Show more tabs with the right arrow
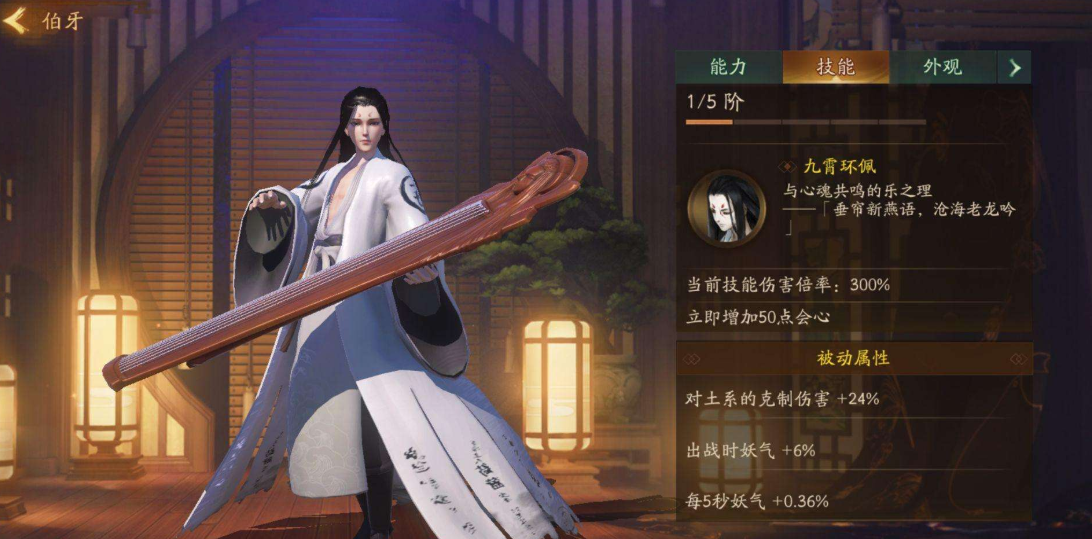 click(1015, 68)
